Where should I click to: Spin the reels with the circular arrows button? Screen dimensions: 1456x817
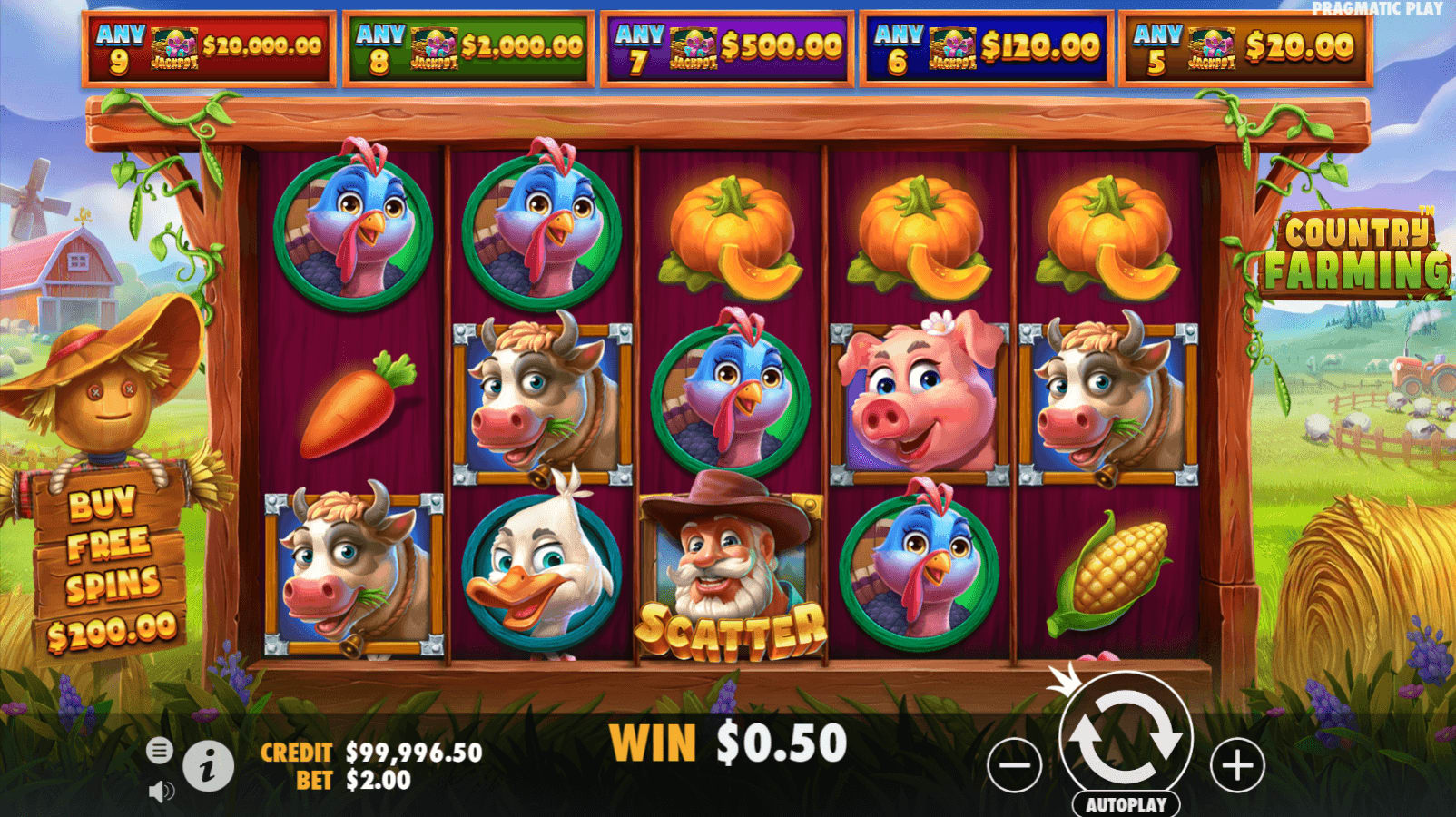pos(1126,737)
